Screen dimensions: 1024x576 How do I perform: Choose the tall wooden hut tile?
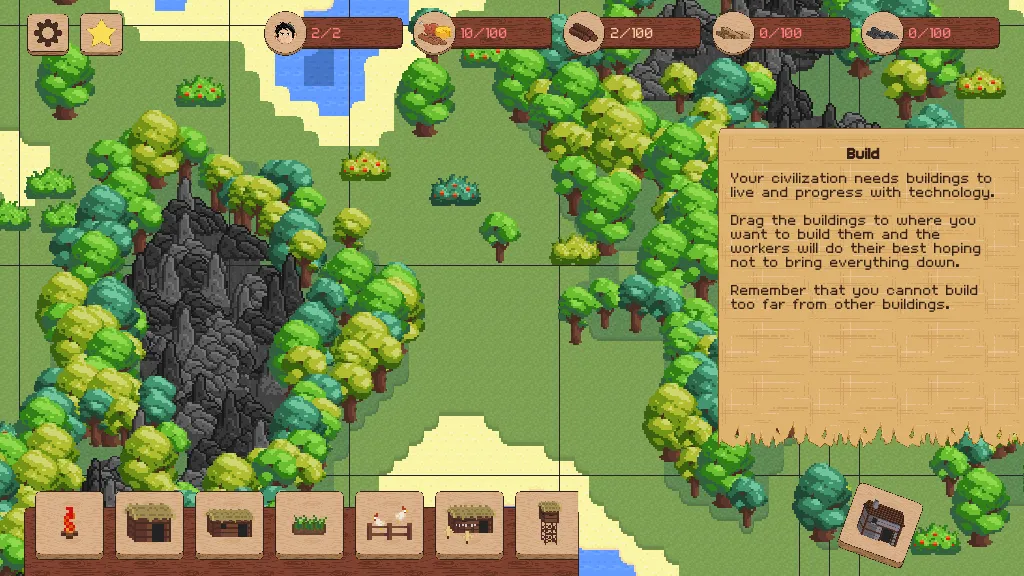149,523
